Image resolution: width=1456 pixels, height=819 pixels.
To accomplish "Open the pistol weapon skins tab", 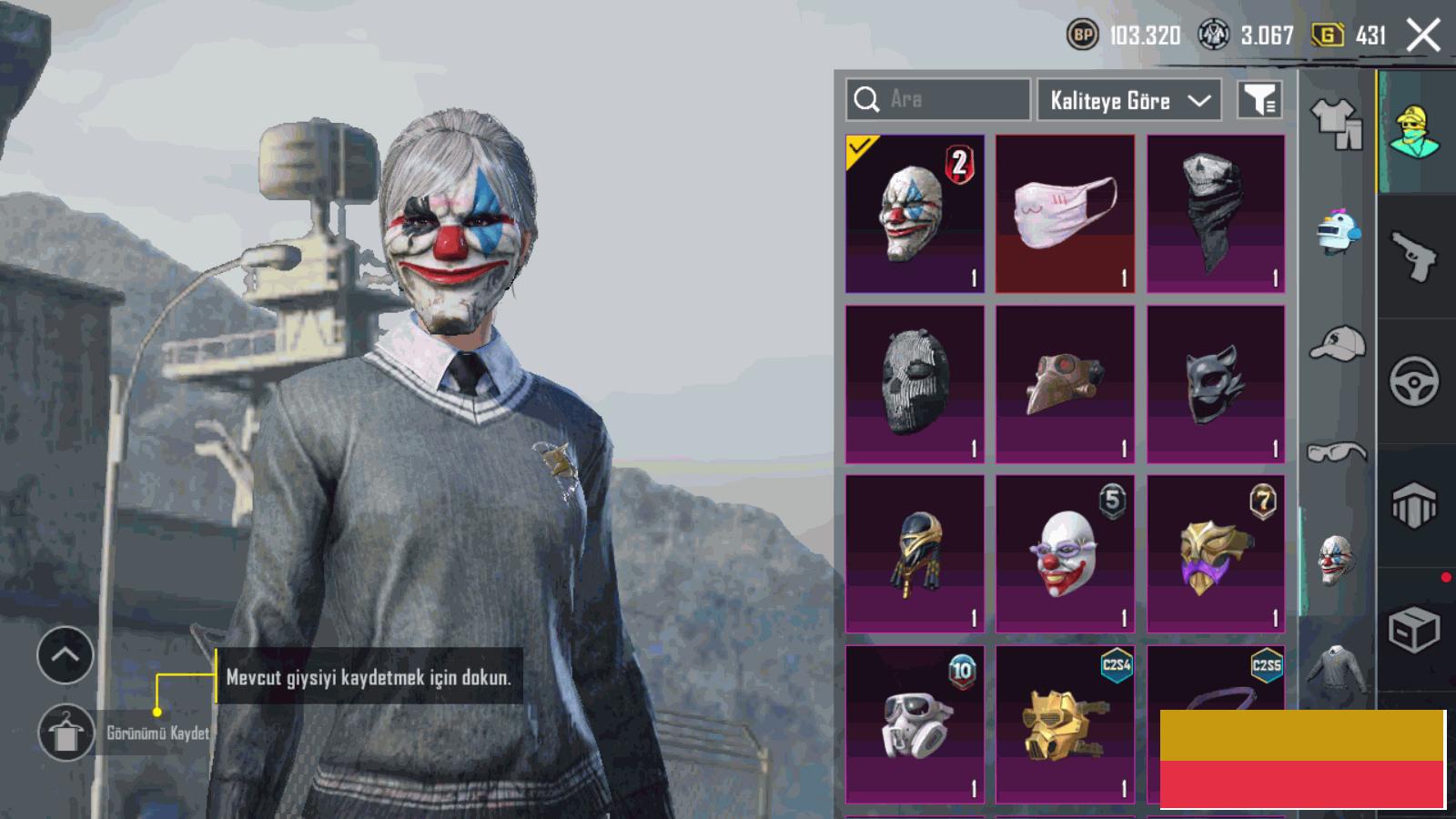I will [1414, 257].
